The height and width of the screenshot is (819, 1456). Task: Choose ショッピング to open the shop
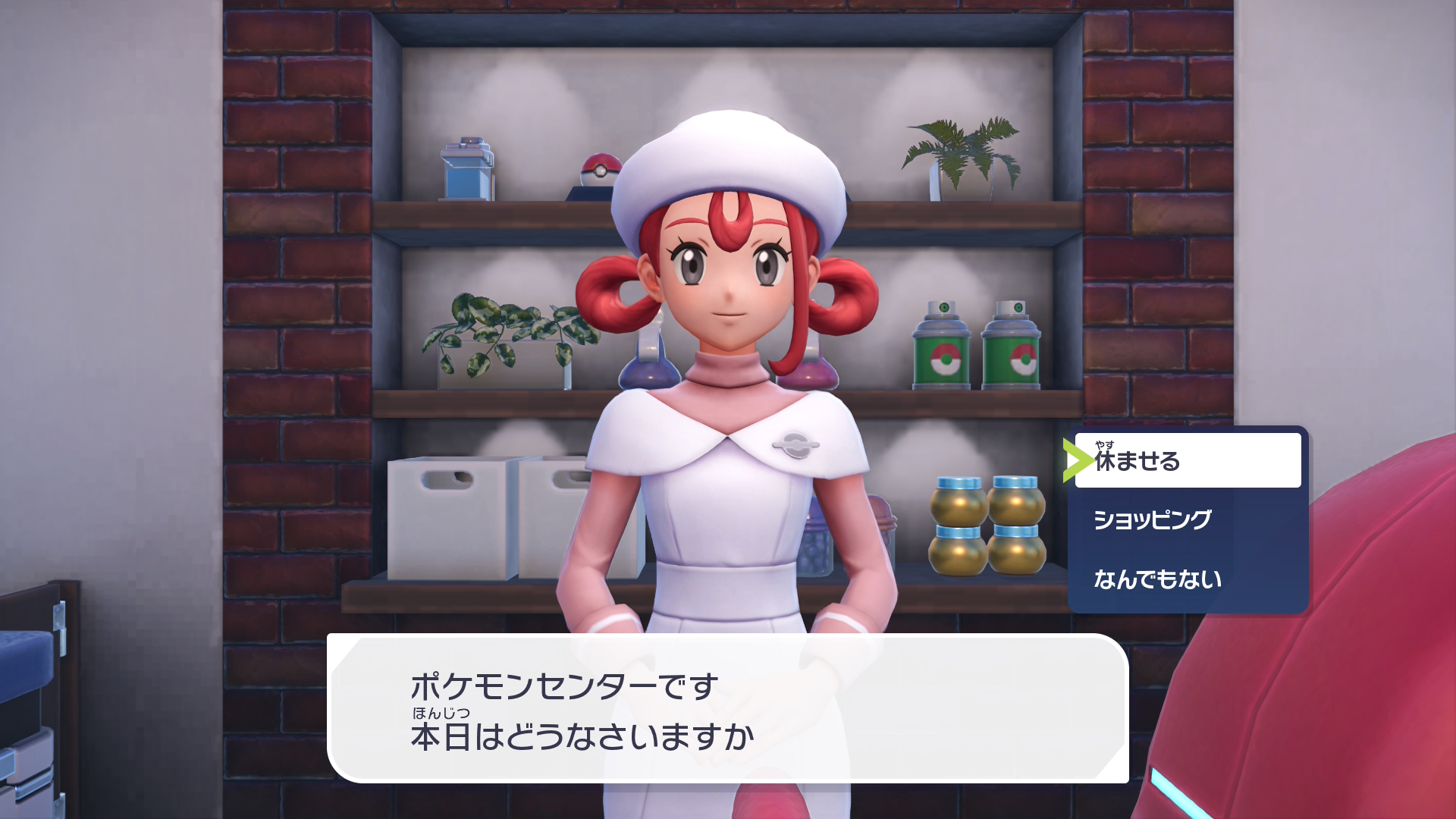tap(1153, 520)
